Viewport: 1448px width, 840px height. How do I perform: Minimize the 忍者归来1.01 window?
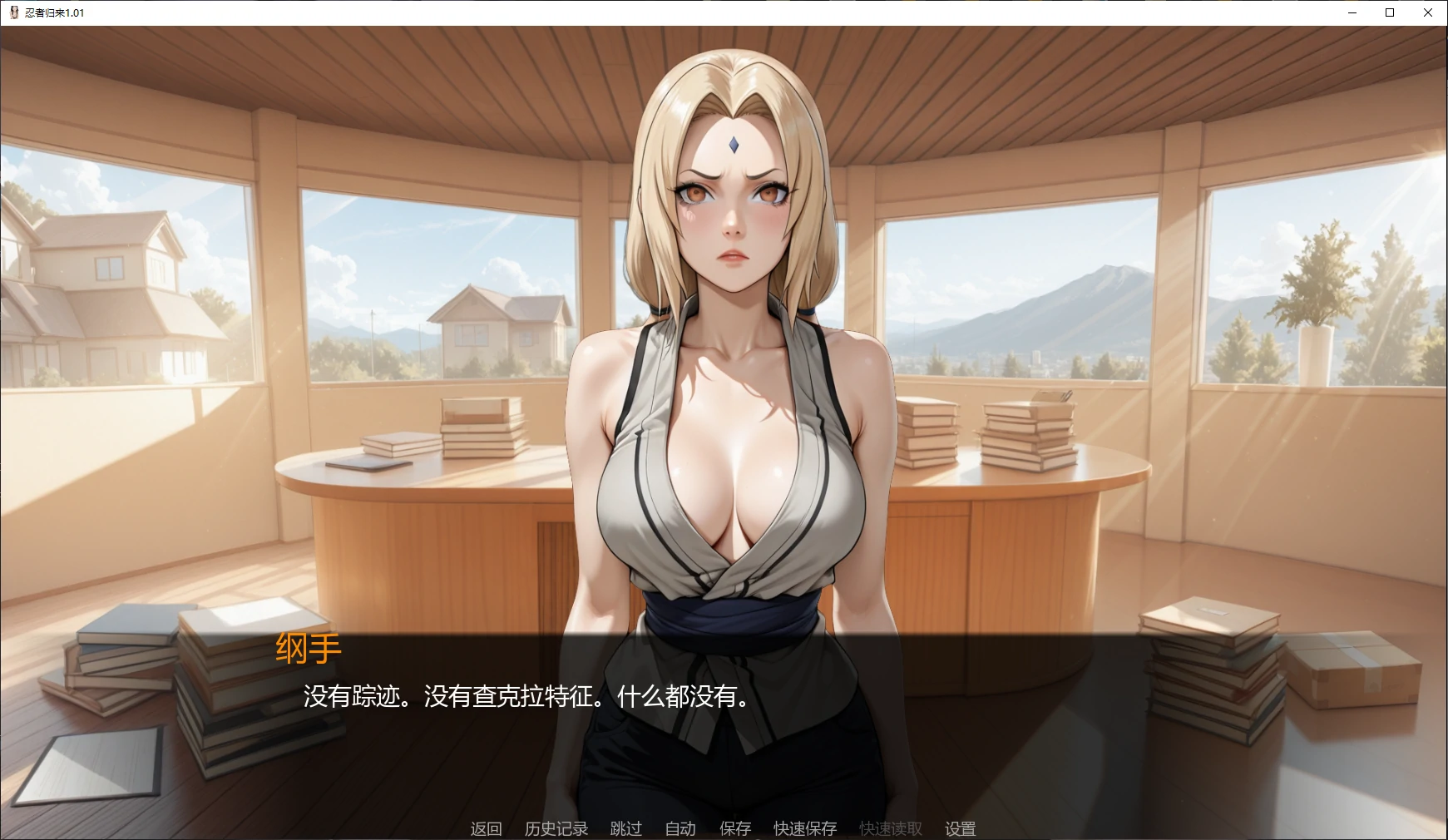coord(1352,12)
